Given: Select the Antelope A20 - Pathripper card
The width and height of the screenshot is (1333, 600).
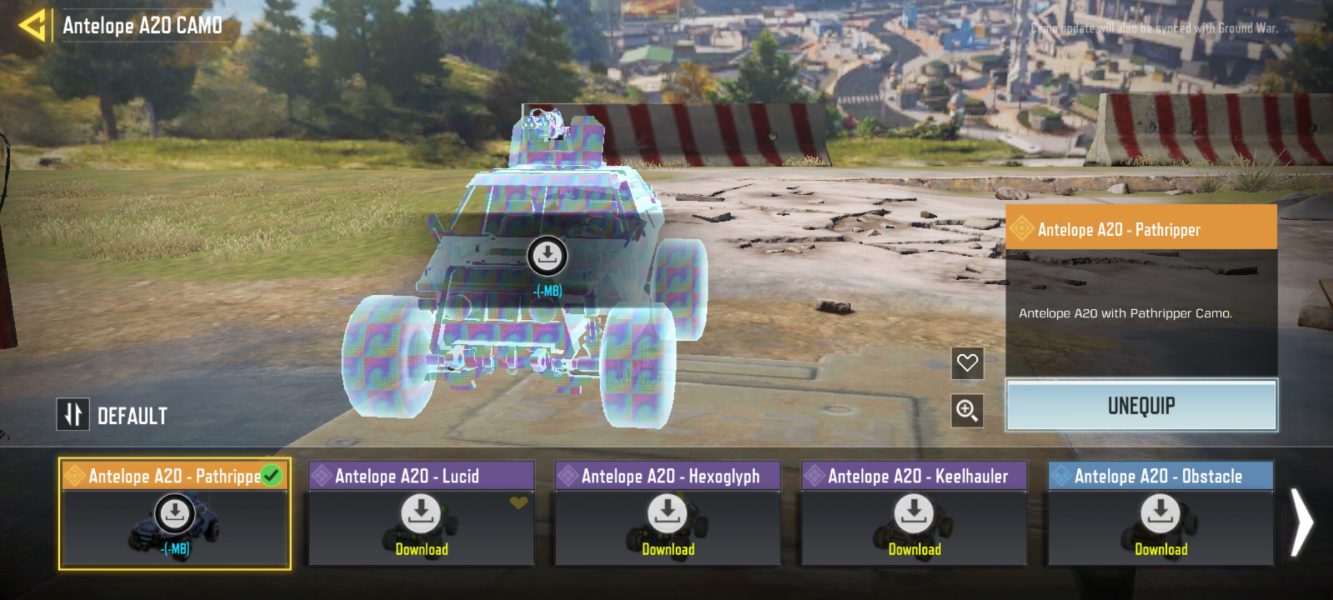Looking at the screenshot, I should 175,515.
